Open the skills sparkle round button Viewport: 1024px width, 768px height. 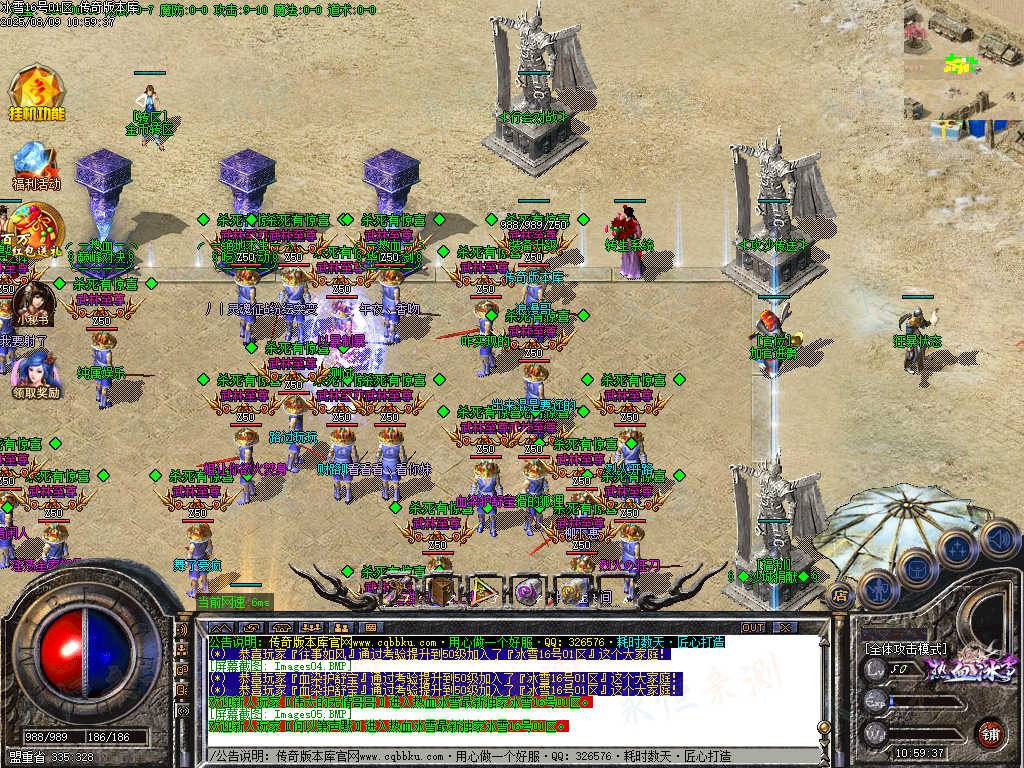pyautogui.click(x=956, y=548)
